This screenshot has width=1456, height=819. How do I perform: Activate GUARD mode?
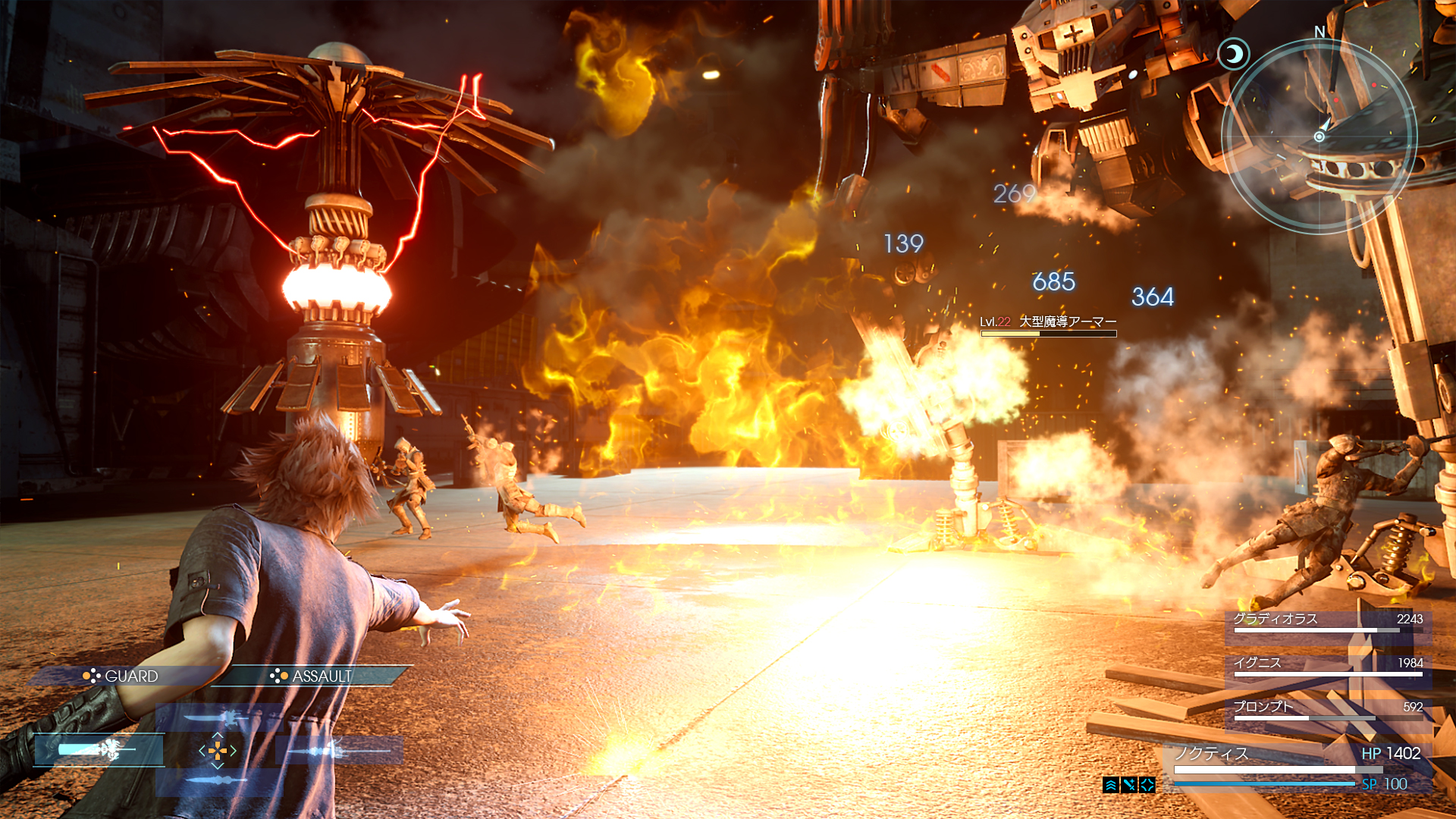tap(130, 675)
